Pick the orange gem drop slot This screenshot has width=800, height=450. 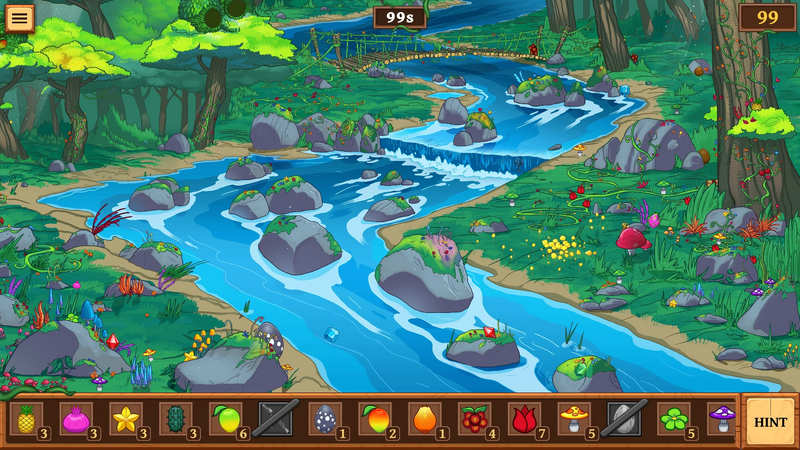click(x=425, y=418)
